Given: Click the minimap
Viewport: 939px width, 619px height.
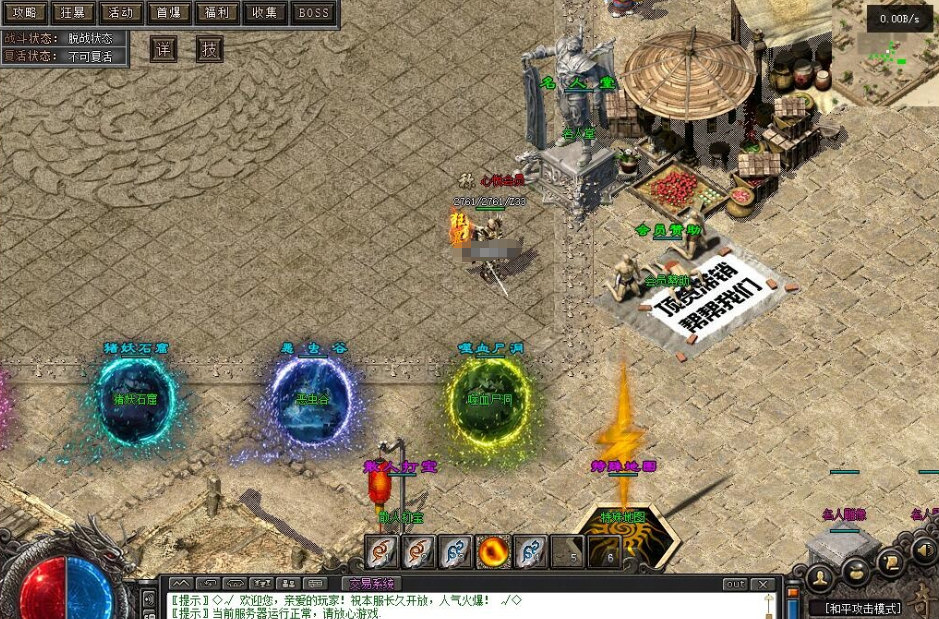Looking at the screenshot, I should [886, 65].
